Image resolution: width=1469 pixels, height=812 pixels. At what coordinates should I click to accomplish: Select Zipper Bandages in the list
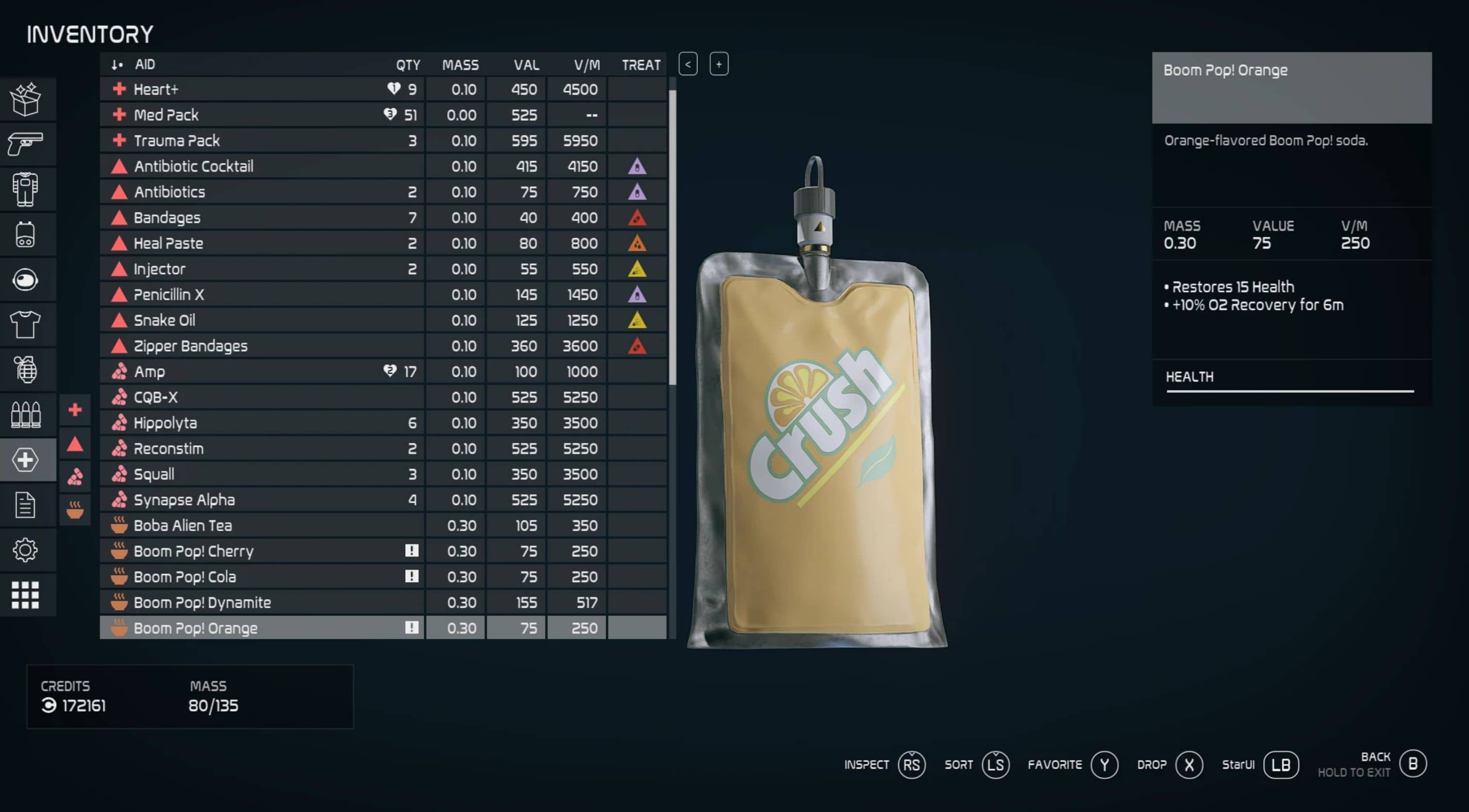click(263, 346)
